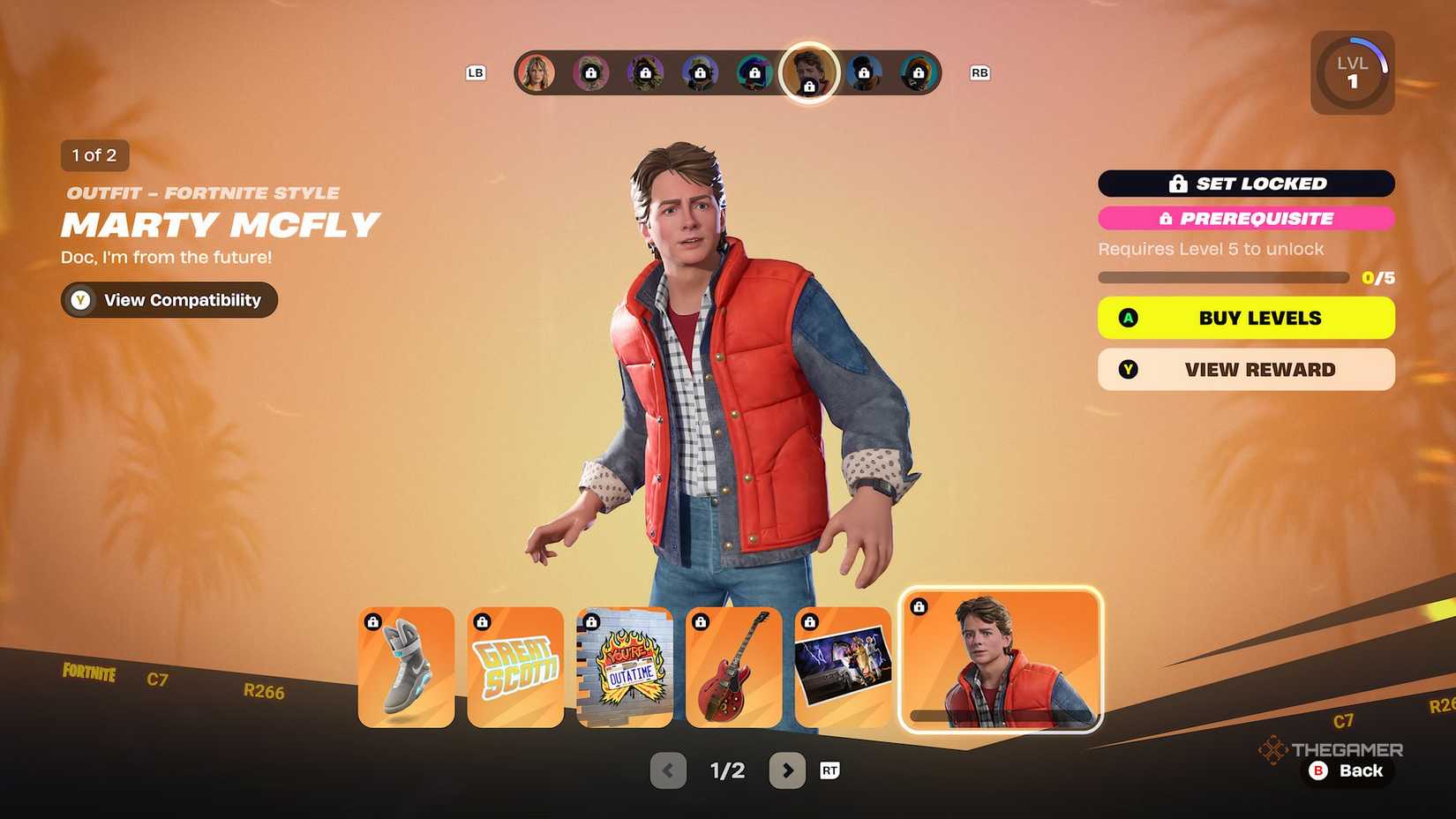Open the Marty McFly character portrait at top

pyautogui.click(x=808, y=73)
